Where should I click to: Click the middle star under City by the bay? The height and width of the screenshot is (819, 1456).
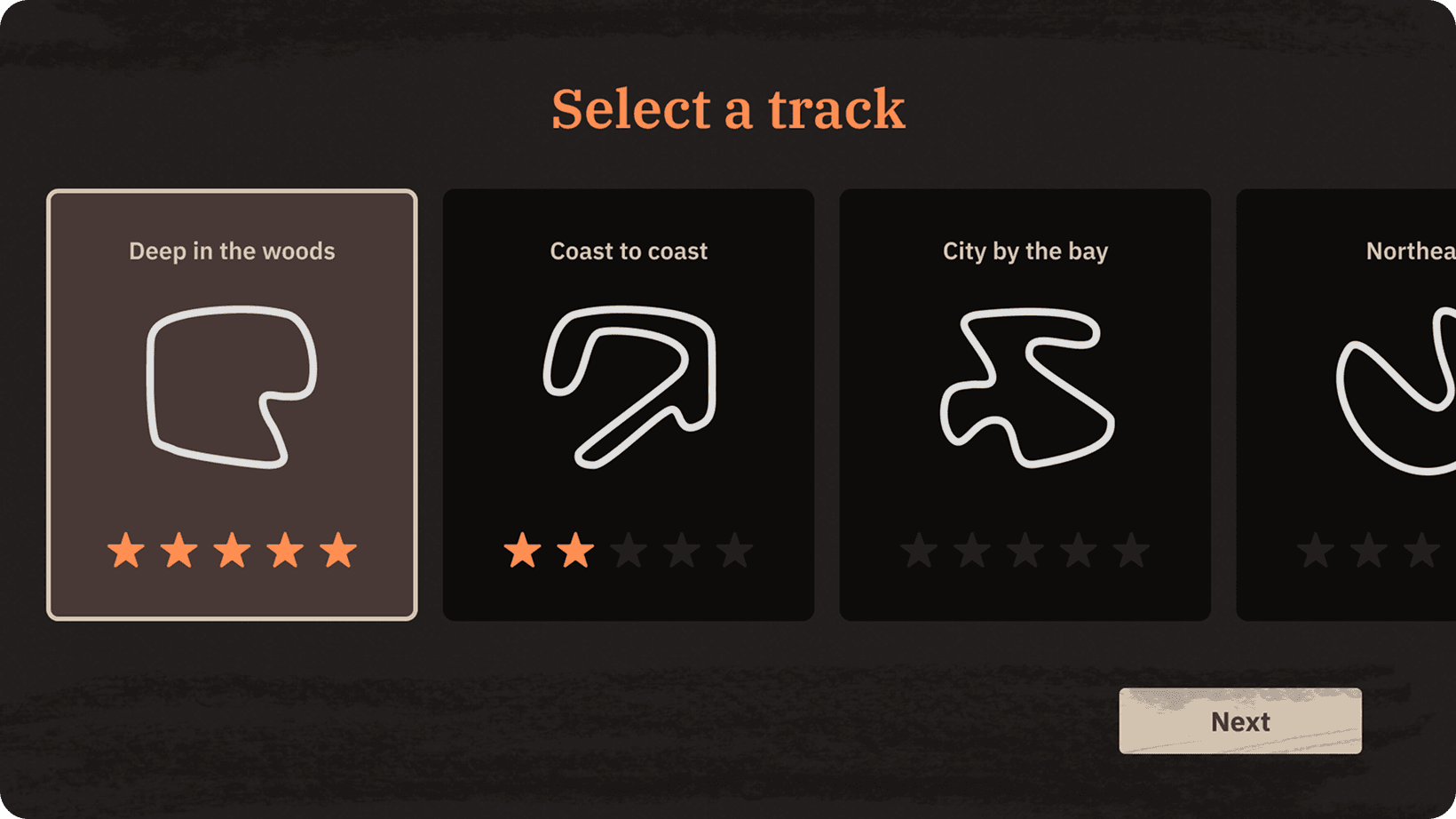pyautogui.click(x=1025, y=551)
